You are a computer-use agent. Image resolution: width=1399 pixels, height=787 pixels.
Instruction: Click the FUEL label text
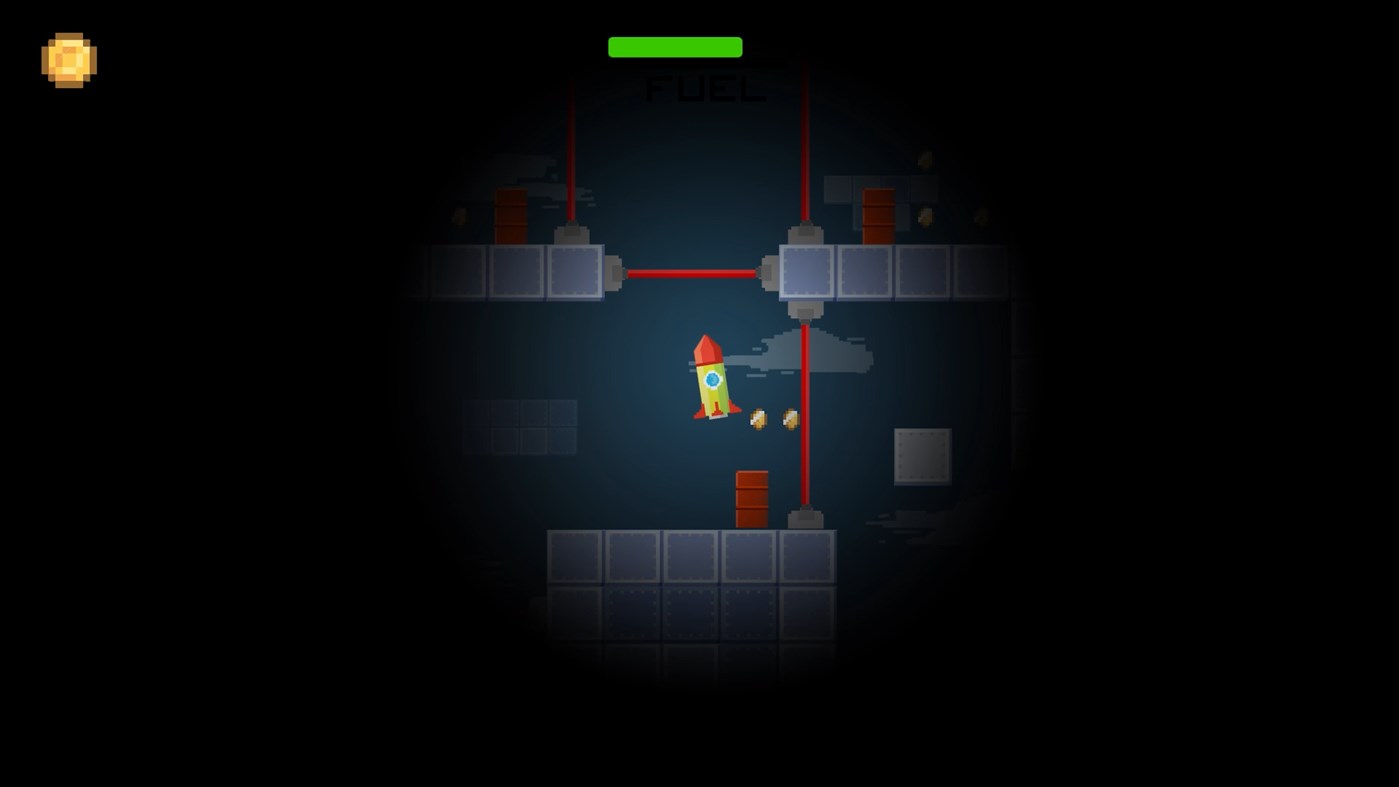click(x=705, y=90)
